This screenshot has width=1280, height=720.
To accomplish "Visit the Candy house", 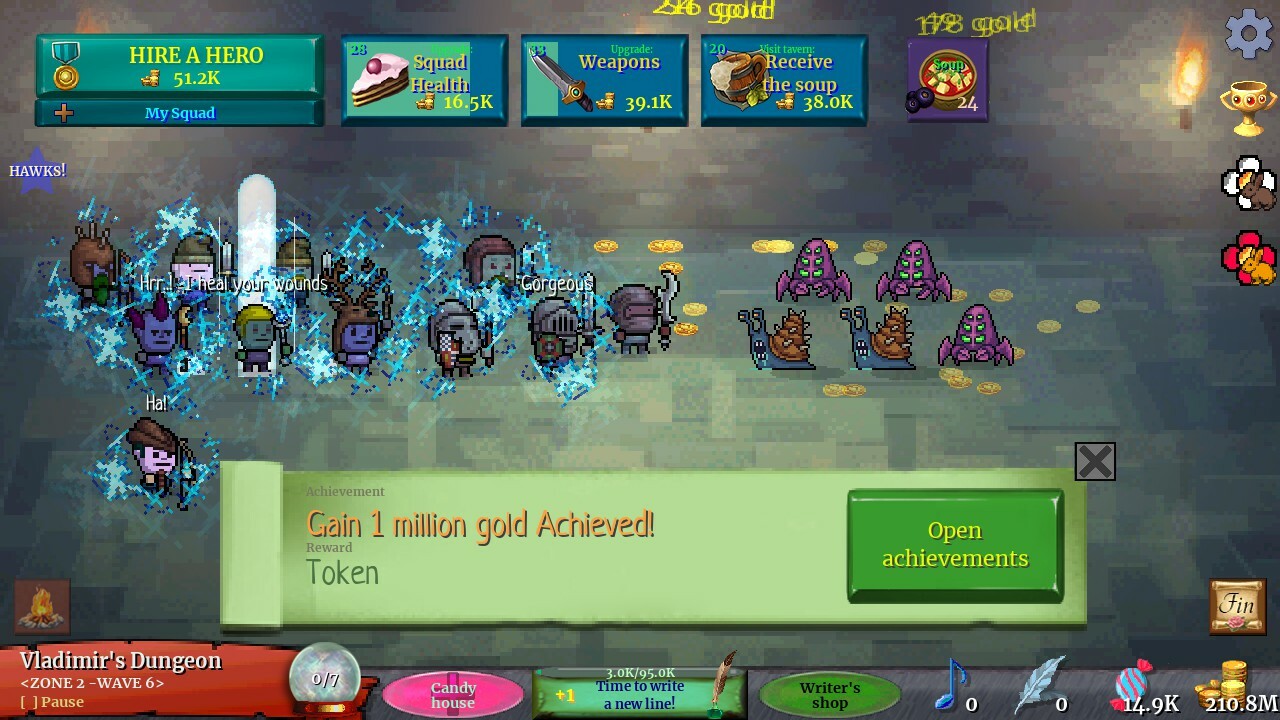I will coord(454,691).
